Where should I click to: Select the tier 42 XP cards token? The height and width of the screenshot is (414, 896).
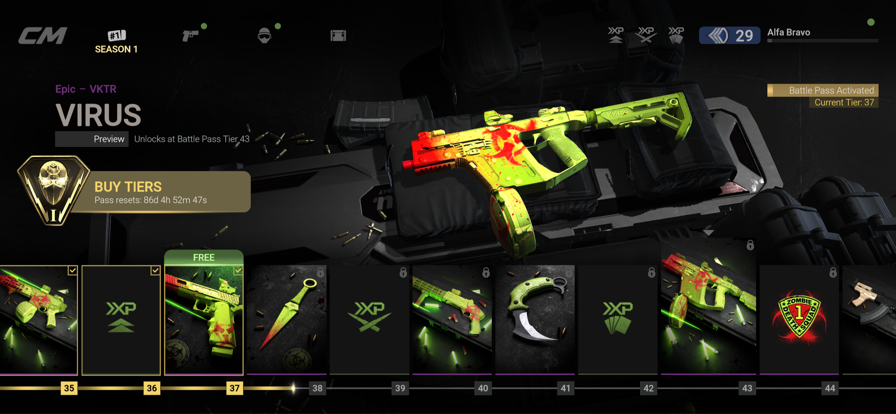click(x=618, y=320)
